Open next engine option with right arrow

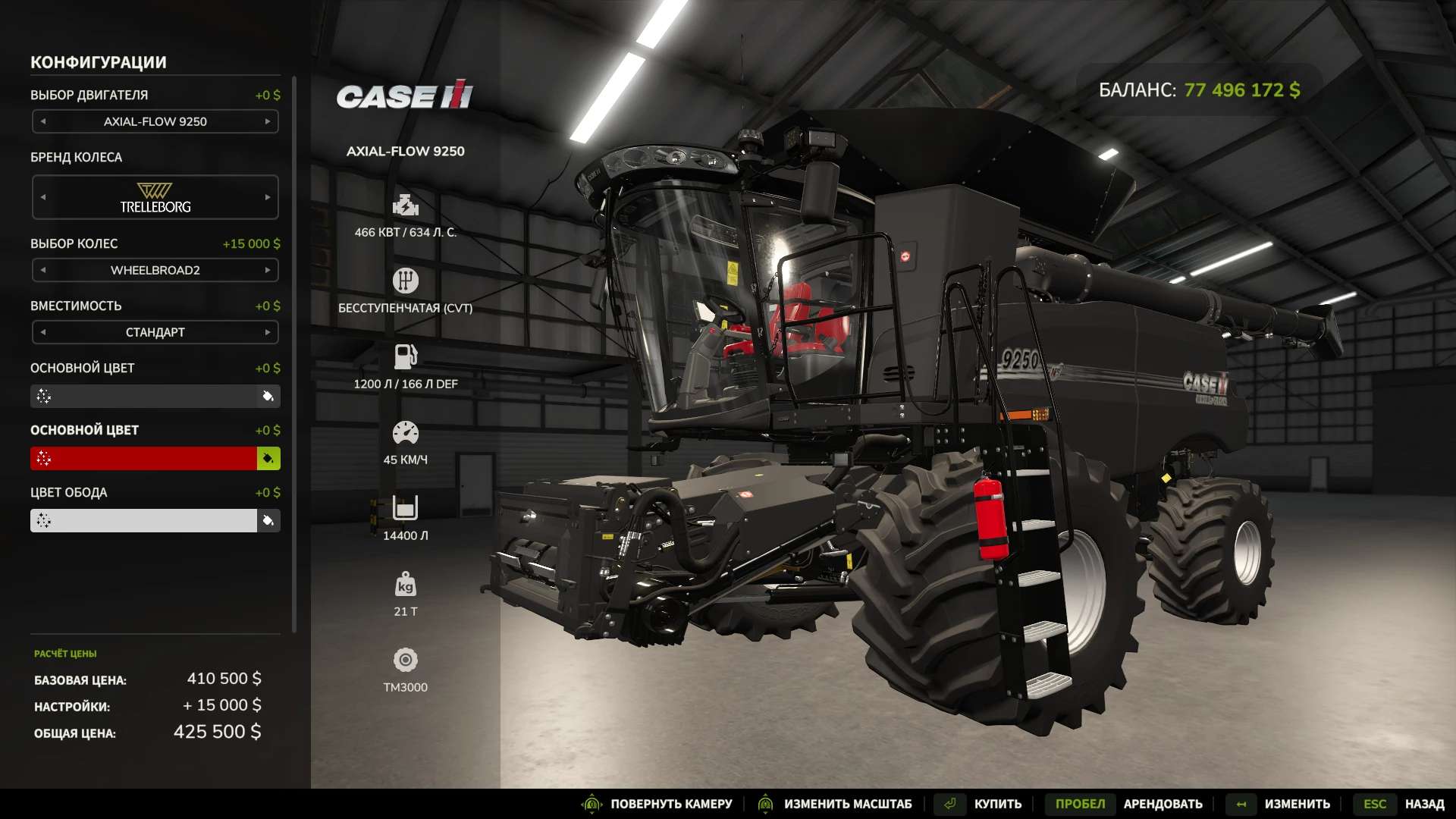pos(268,121)
